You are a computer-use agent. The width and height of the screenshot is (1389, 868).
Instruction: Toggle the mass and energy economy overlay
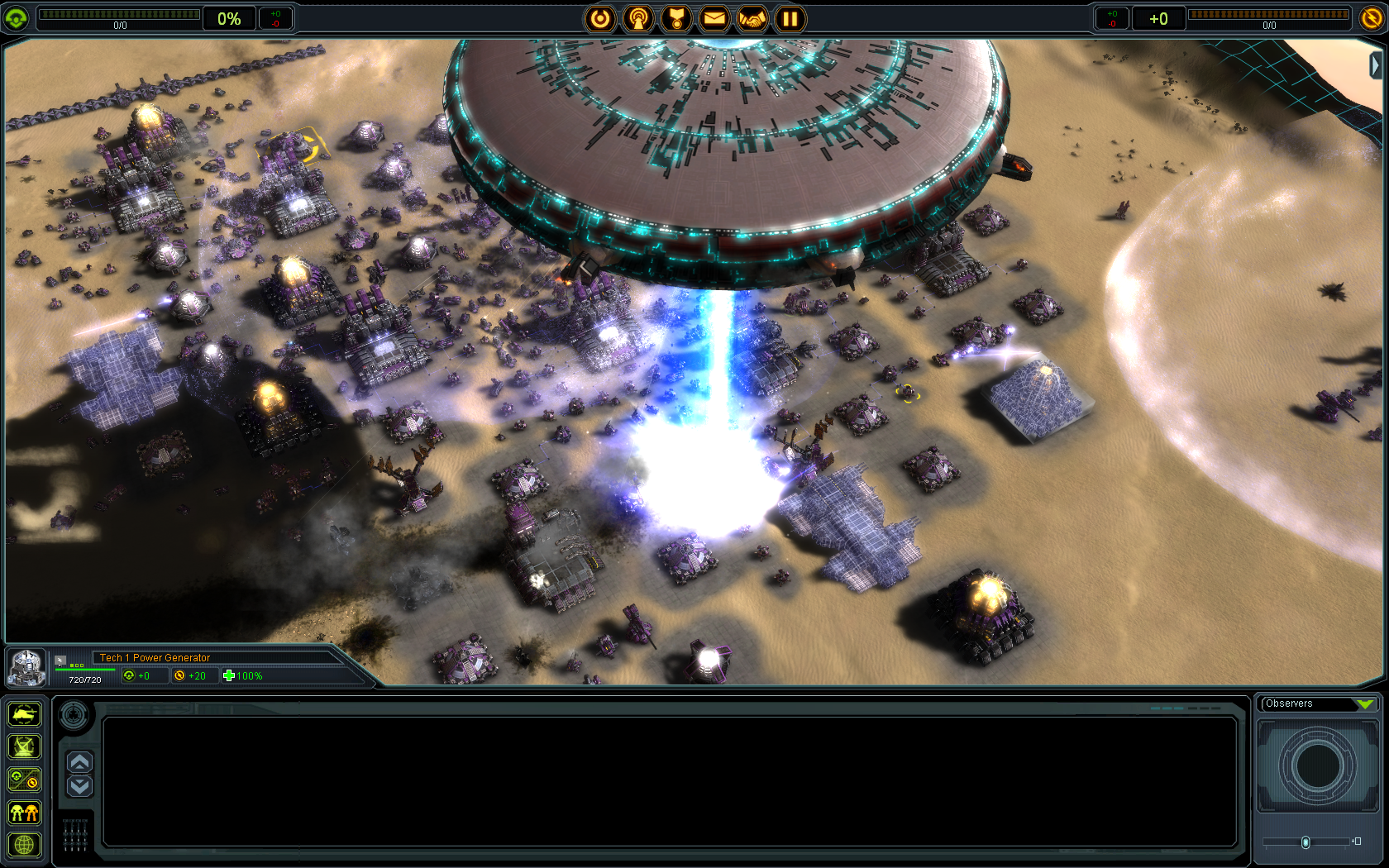tap(24, 780)
